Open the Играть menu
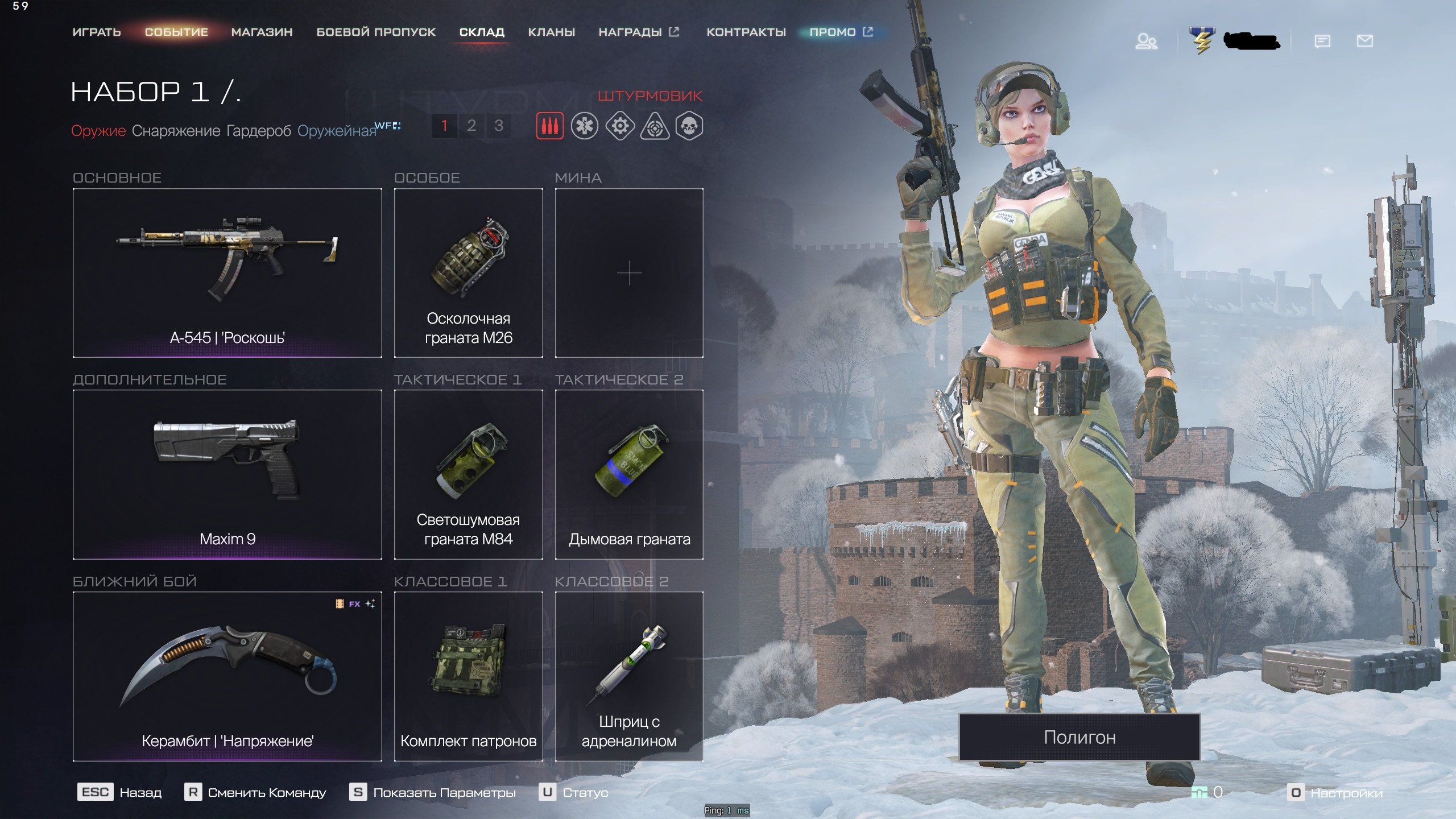Viewport: 1456px width, 819px height. 97,32
